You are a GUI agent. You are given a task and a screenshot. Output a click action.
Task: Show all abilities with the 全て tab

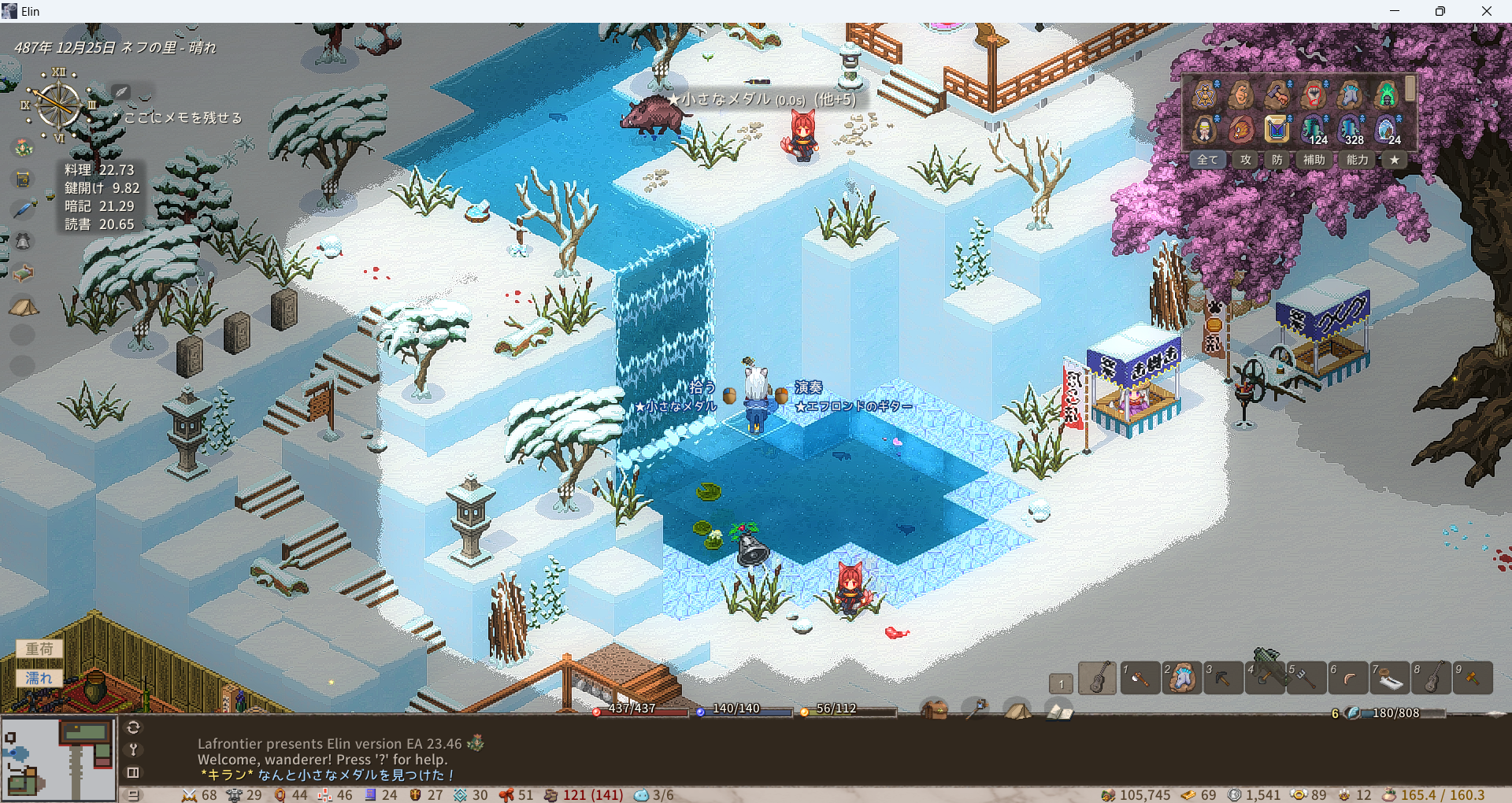point(1207,160)
